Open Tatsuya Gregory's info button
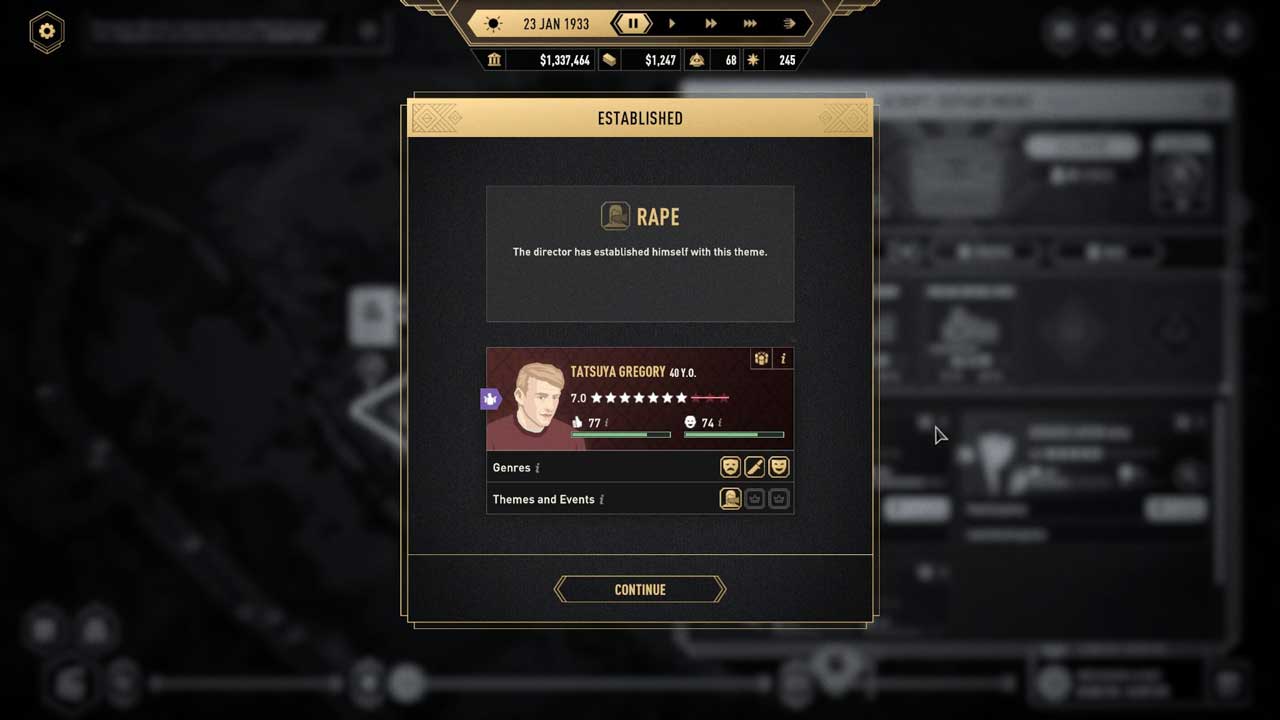 click(x=783, y=358)
